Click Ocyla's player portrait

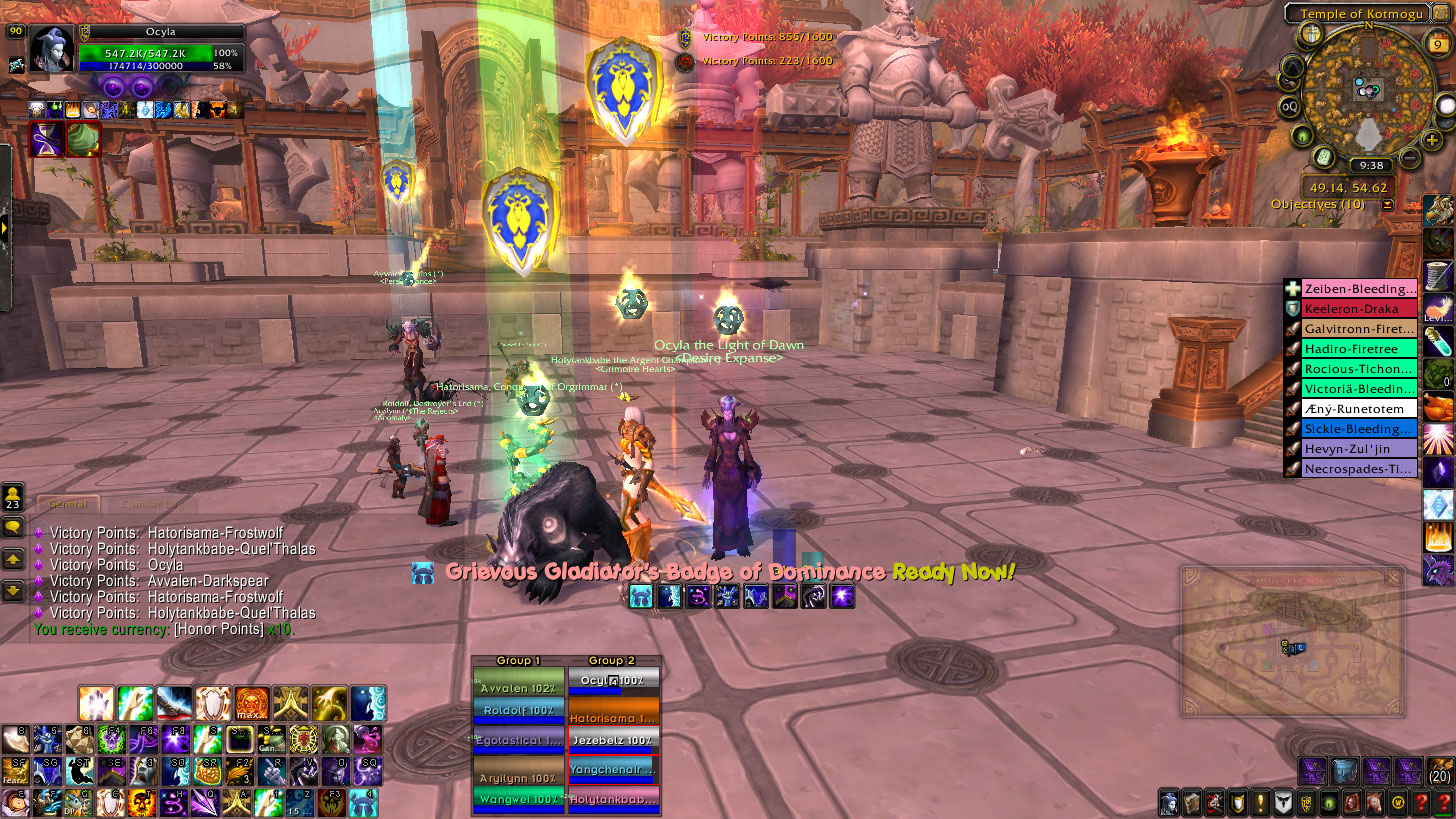53,49
